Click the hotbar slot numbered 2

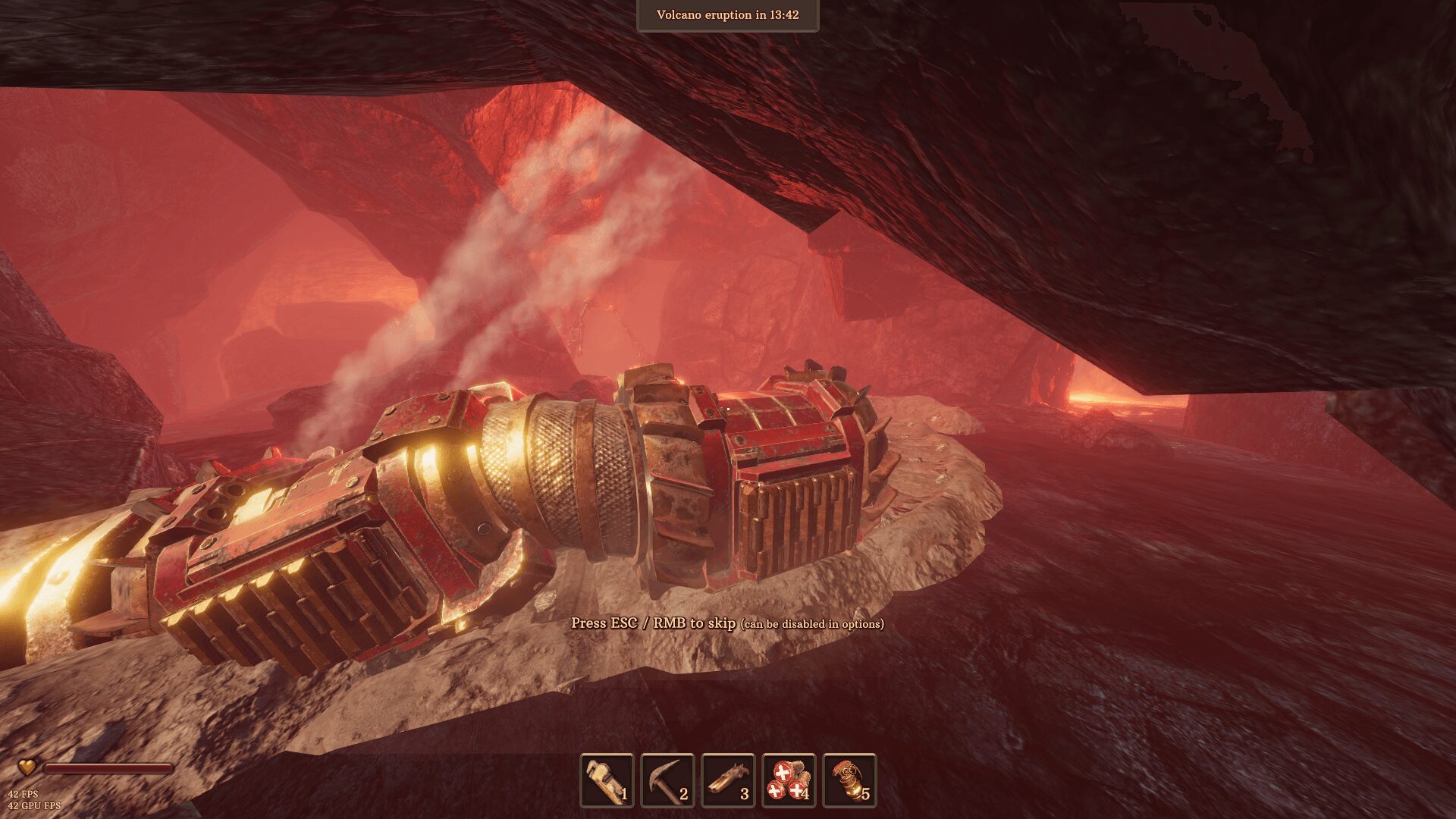(684, 795)
